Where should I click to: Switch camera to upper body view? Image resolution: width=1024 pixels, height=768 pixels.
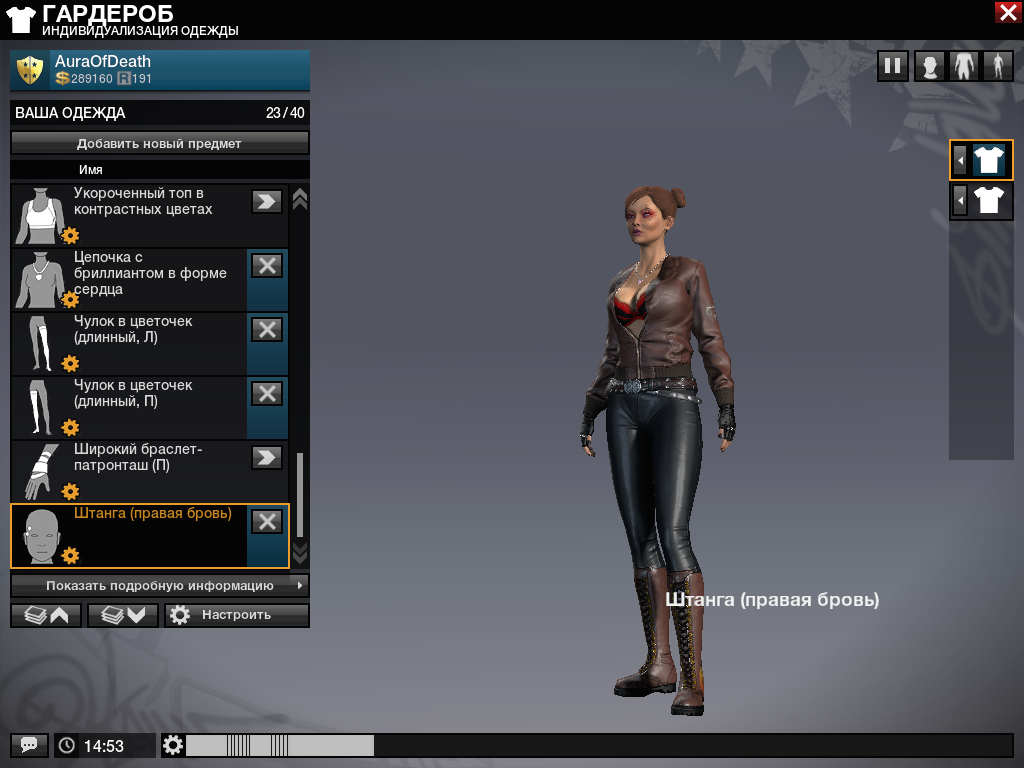[964, 67]
